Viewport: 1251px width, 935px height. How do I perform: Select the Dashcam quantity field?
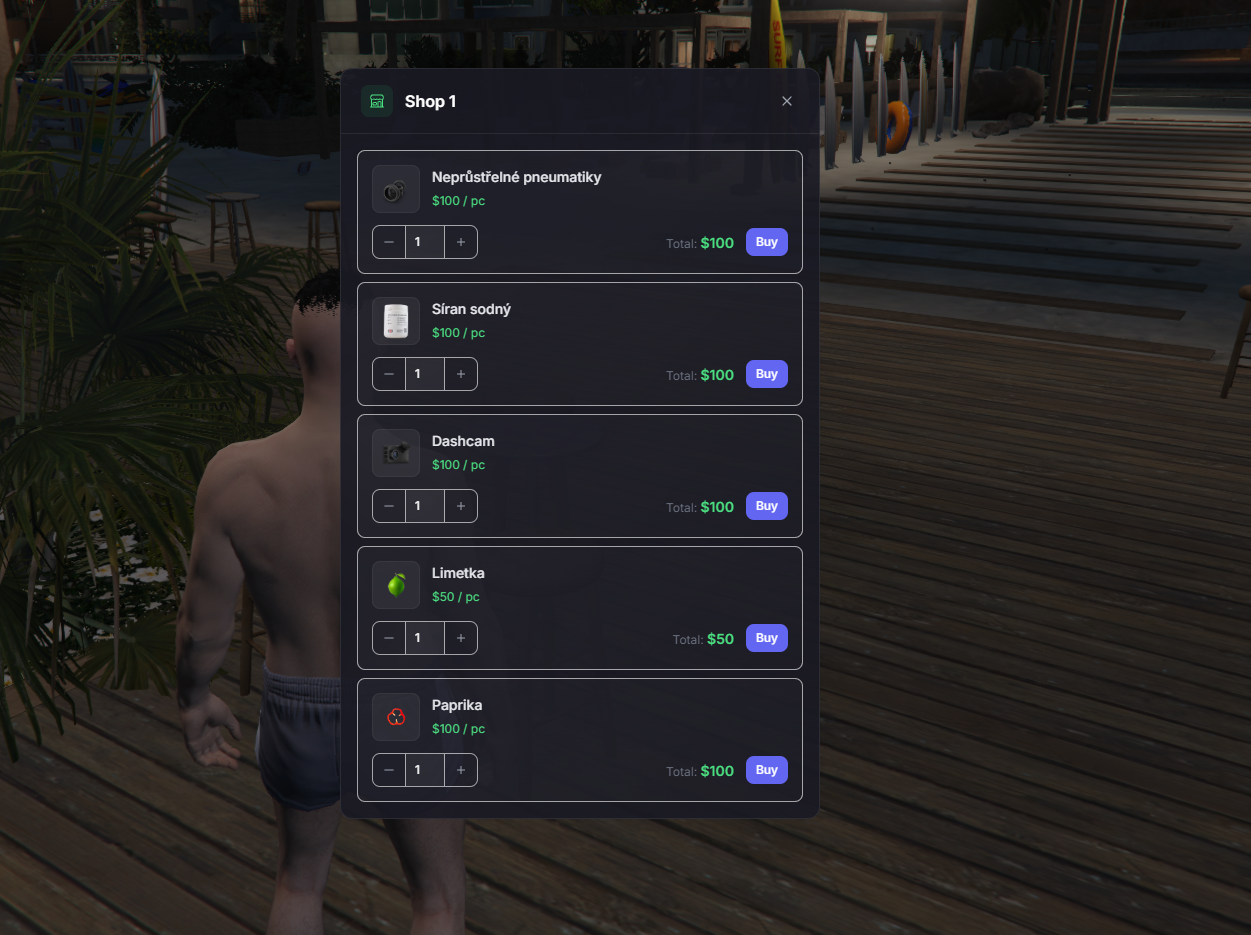[424, 506]
